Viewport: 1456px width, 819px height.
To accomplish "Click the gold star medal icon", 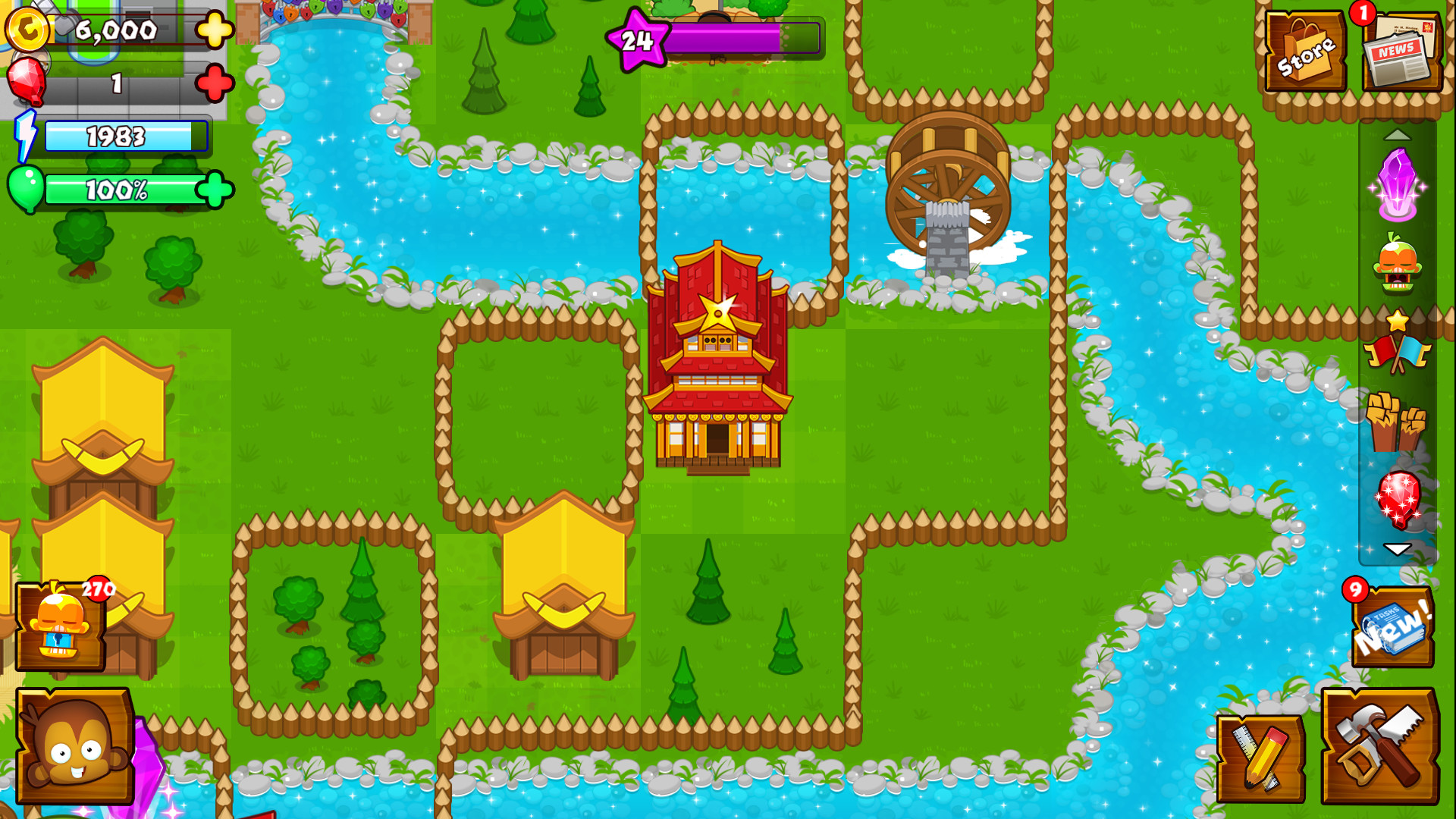I will 1399,318.
